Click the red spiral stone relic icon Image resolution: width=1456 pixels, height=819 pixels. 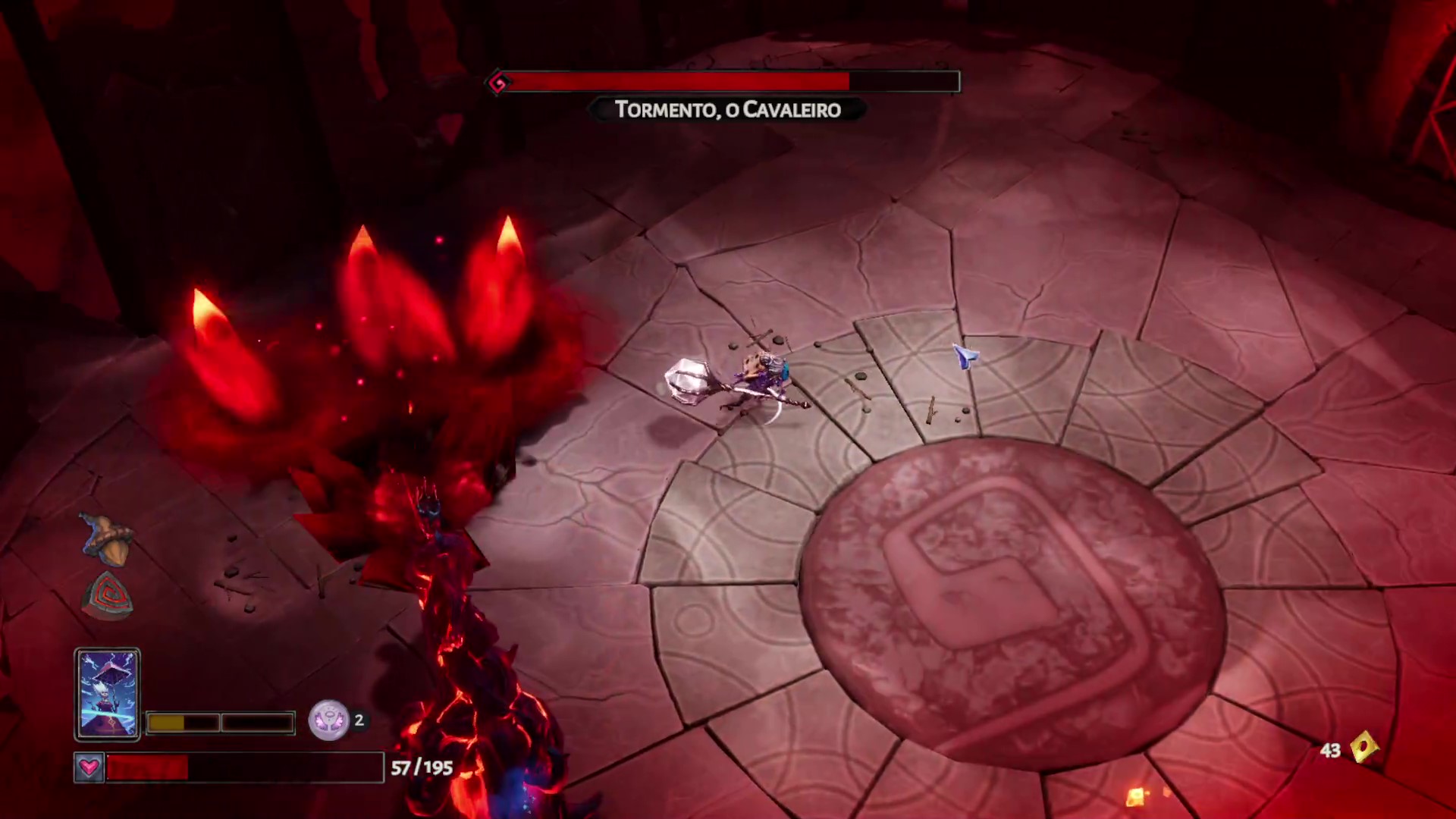[x=107, y=595]
